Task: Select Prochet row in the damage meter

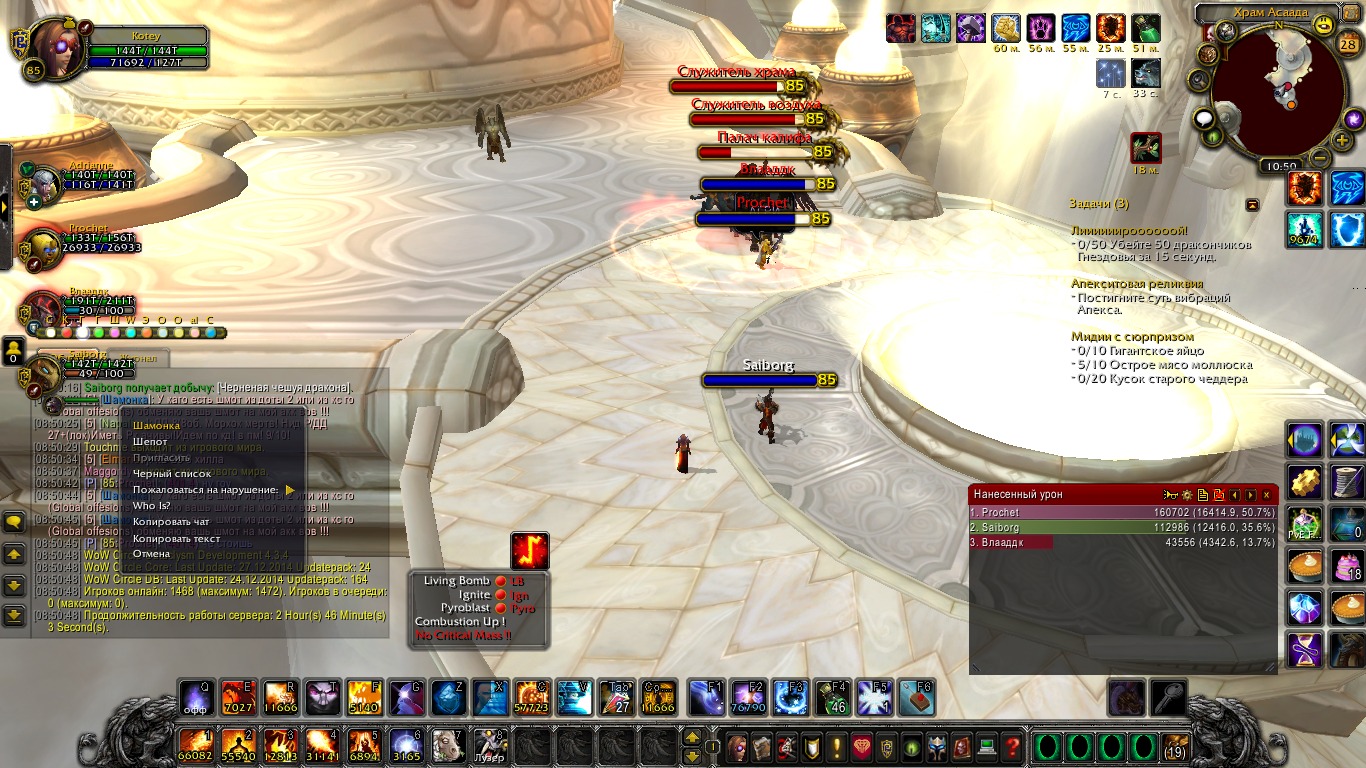Action: pyautogui.click(x=1122, y=512)
